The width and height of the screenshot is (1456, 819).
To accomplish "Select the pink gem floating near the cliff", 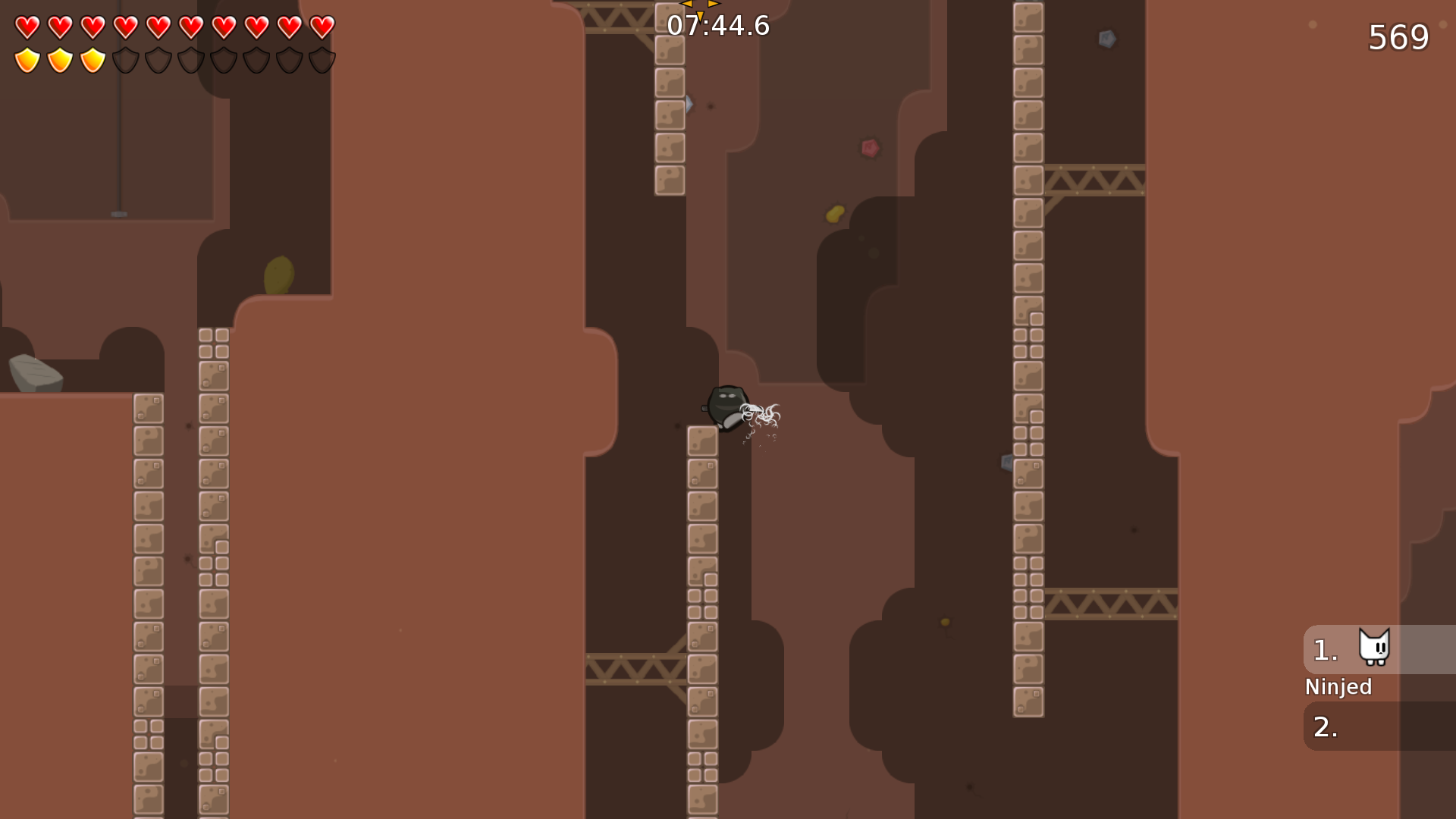I will click(870, 149).
